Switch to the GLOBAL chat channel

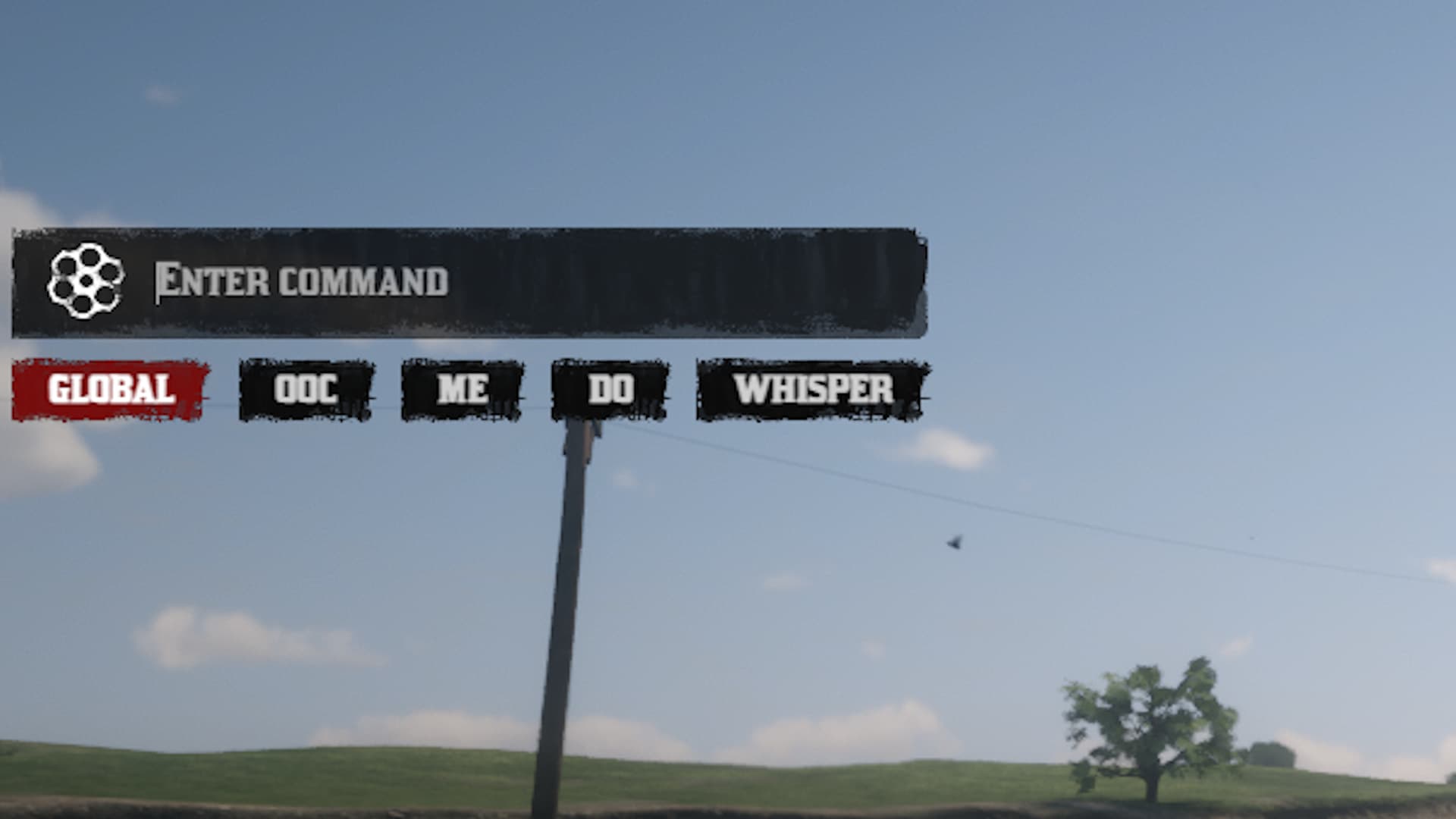pyautogui.click(x=108, y=391)
